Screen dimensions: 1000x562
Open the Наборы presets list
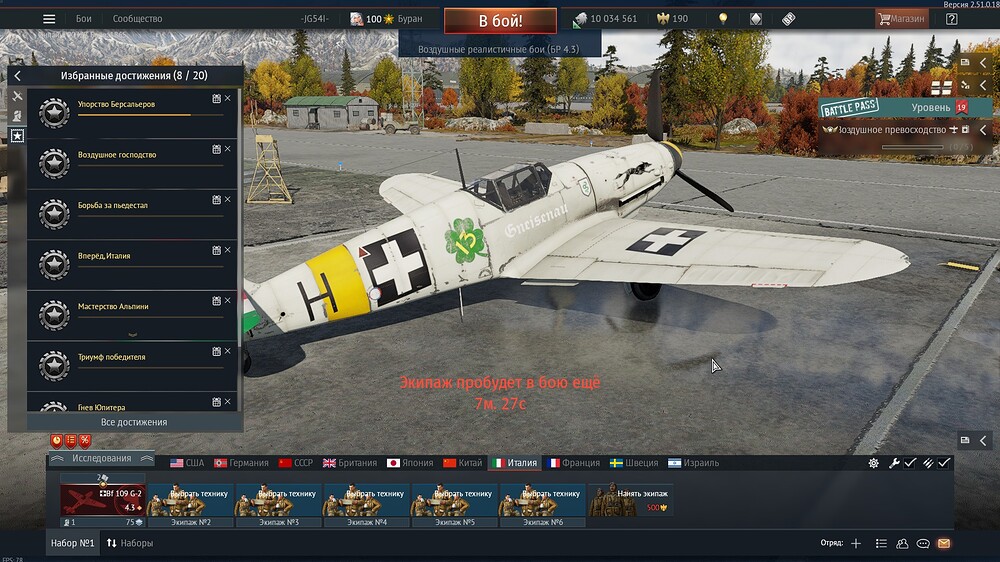point(129,543)
